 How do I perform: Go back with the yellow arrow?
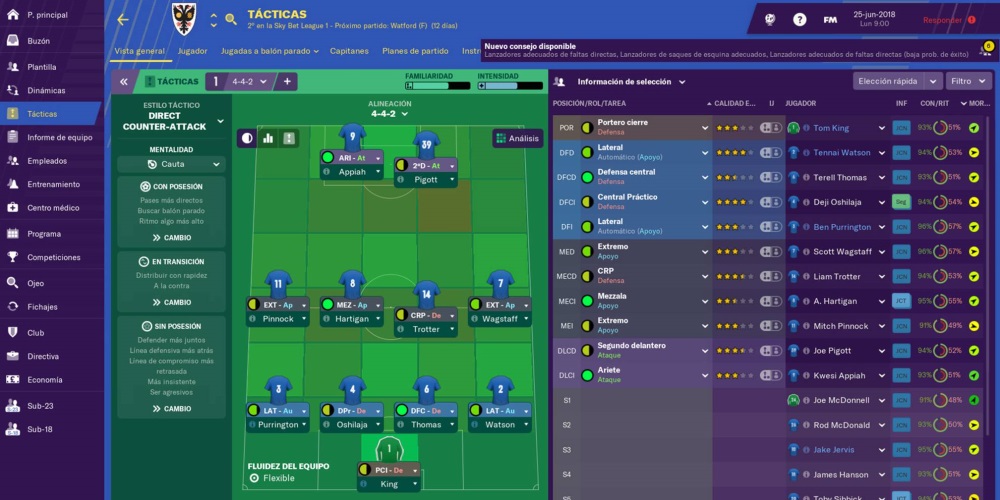[x=123, y=20]
